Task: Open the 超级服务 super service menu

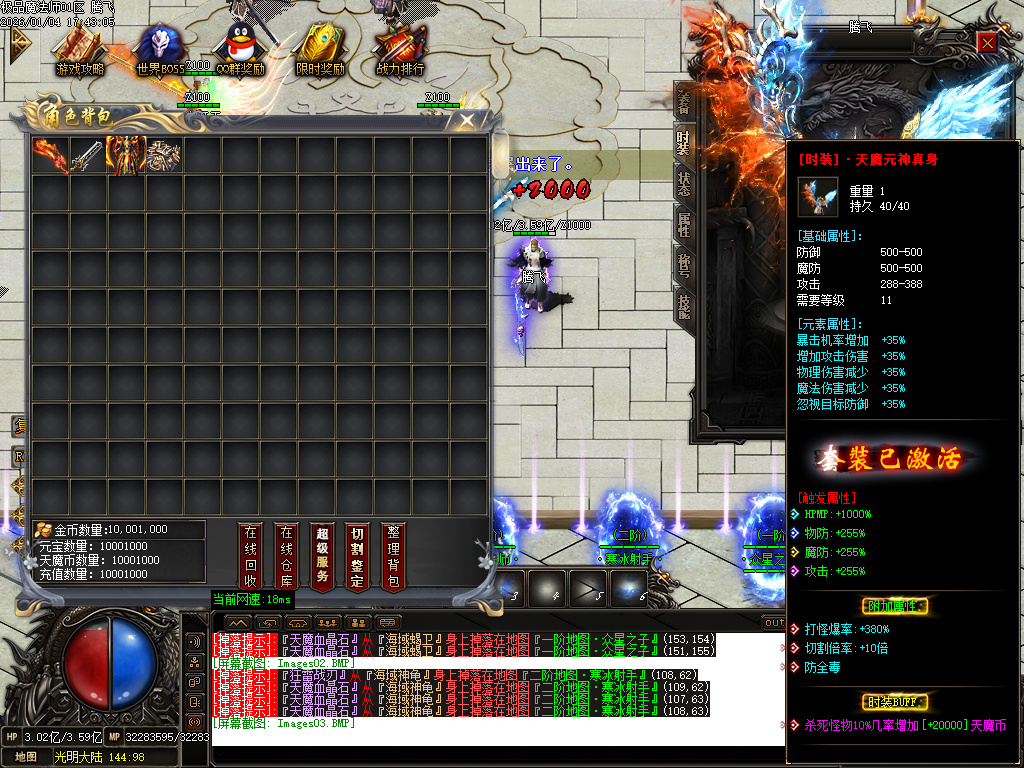Action: click(x=321, y=555)
